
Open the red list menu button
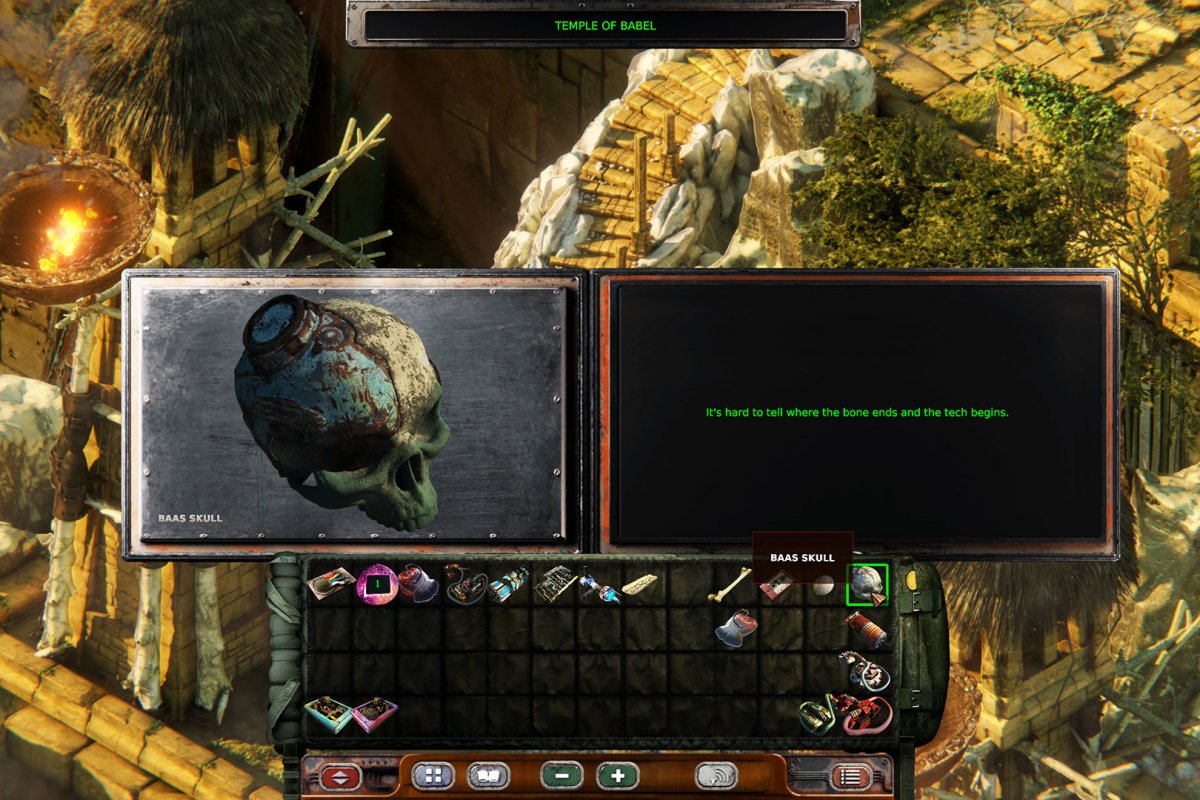pyautogui.click(x=851, y=776)
